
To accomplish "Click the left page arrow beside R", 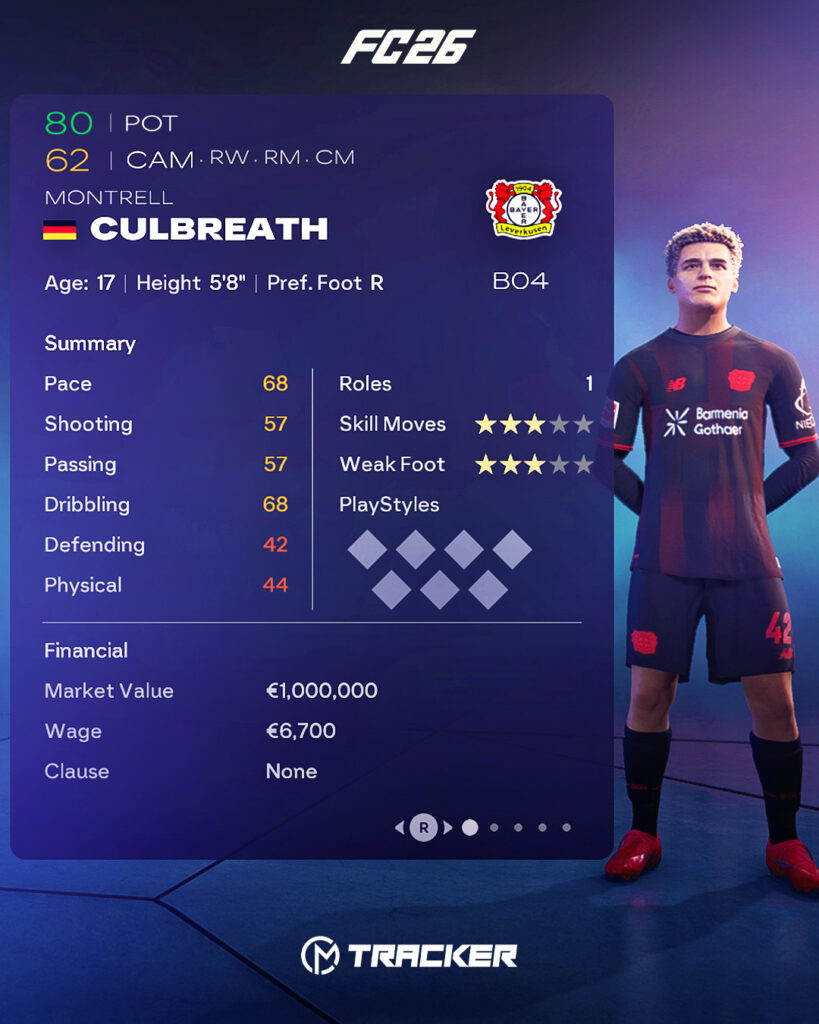I will tap(400, 827).
